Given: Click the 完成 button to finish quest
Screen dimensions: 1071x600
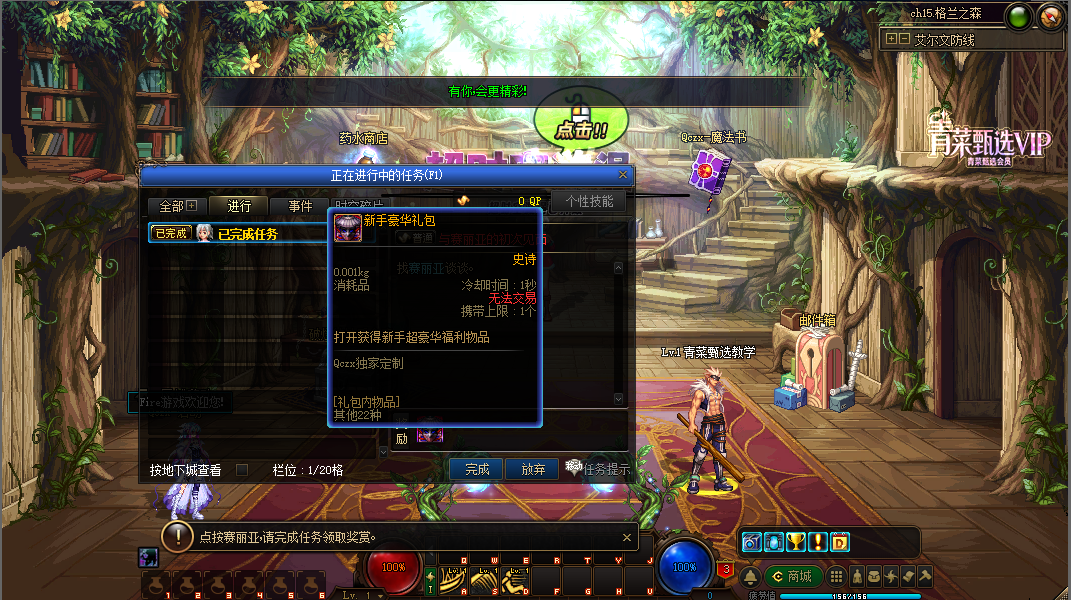Looking at the screenshot, I should point(477,469).
